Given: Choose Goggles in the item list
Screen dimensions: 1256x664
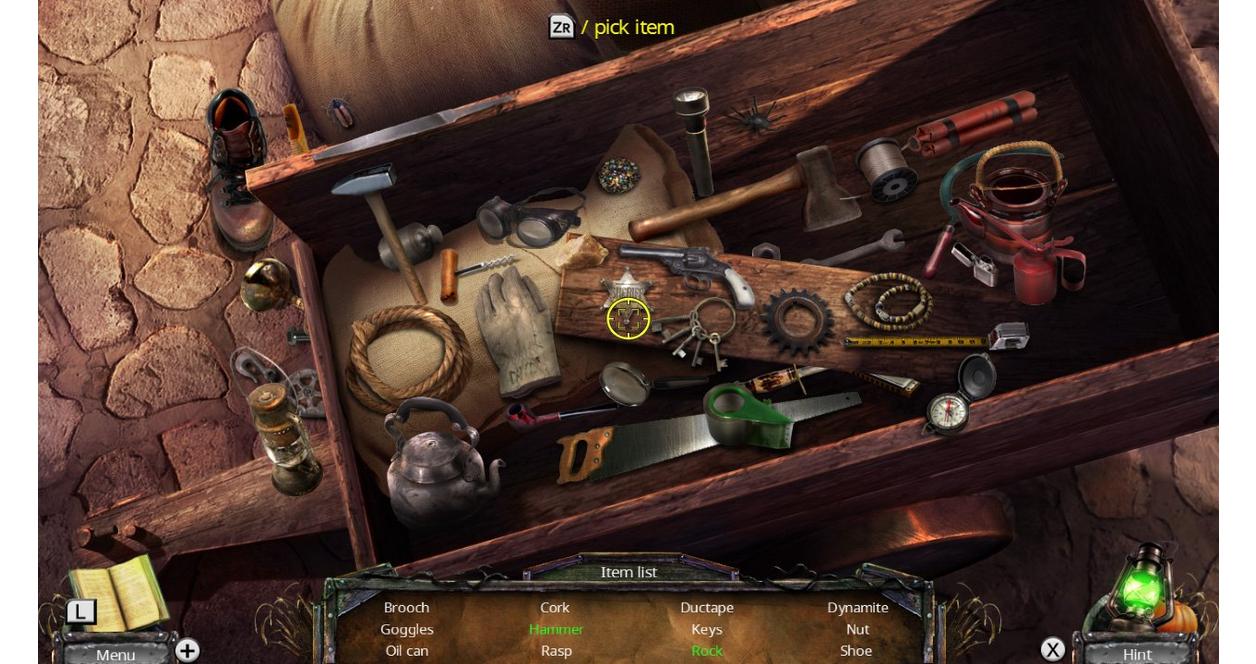Looking at the screenshot, I should pyautogui.click(x=407, y=629).
